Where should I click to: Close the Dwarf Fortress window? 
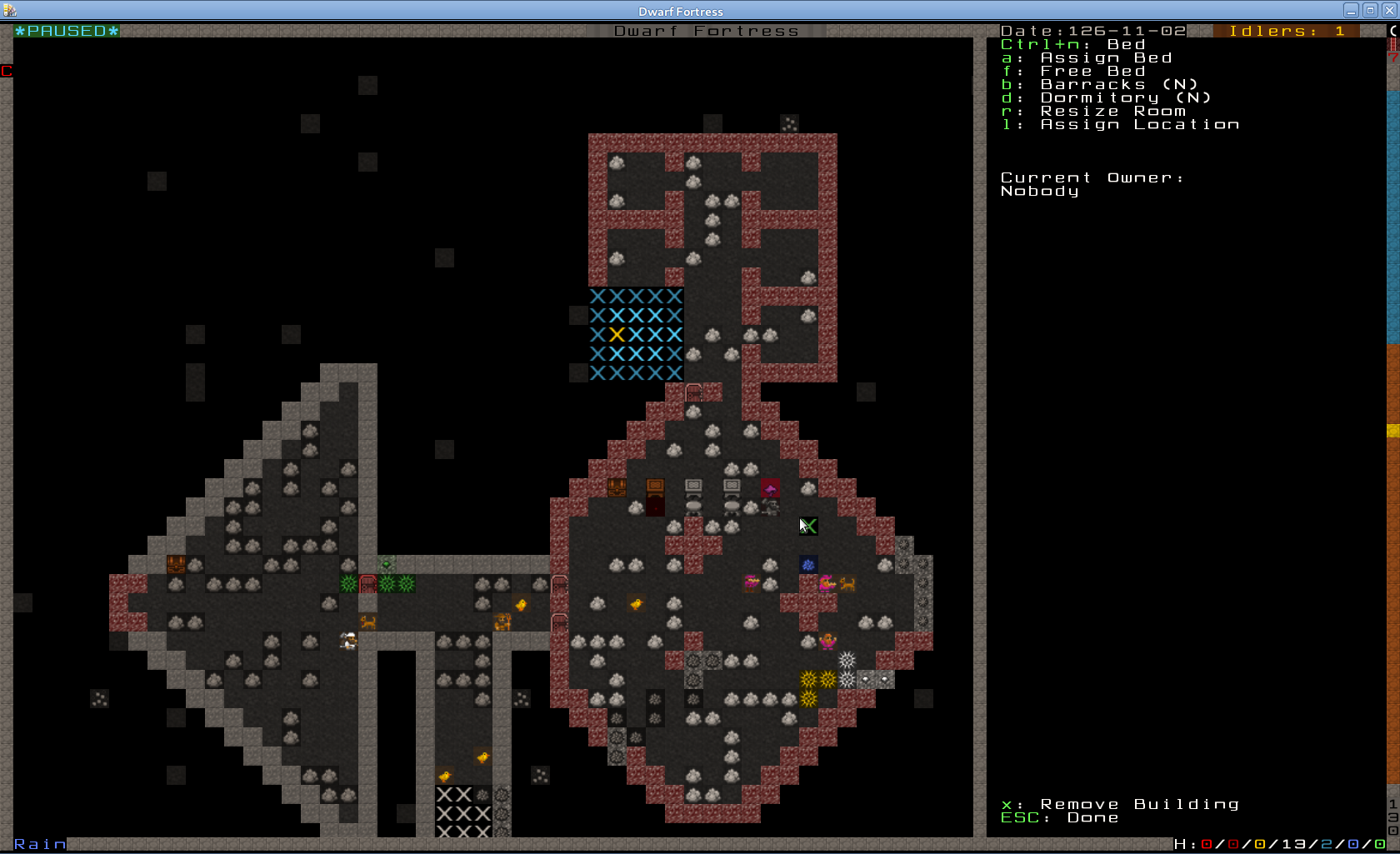pyautogui.click(x=1389, y=11)
